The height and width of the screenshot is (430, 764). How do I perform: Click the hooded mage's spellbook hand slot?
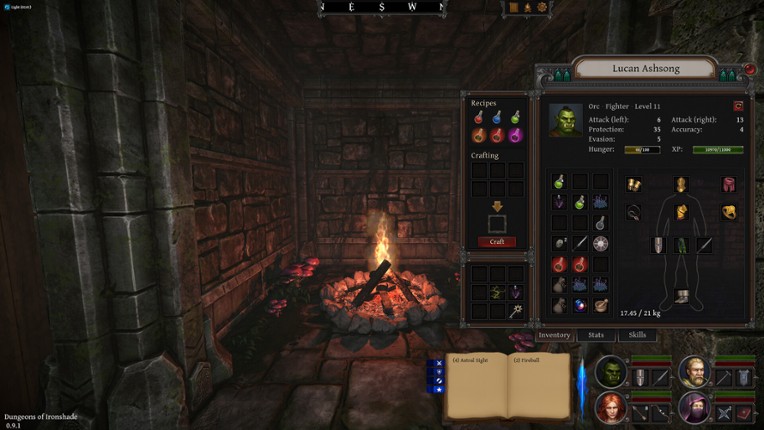(745, 413)
